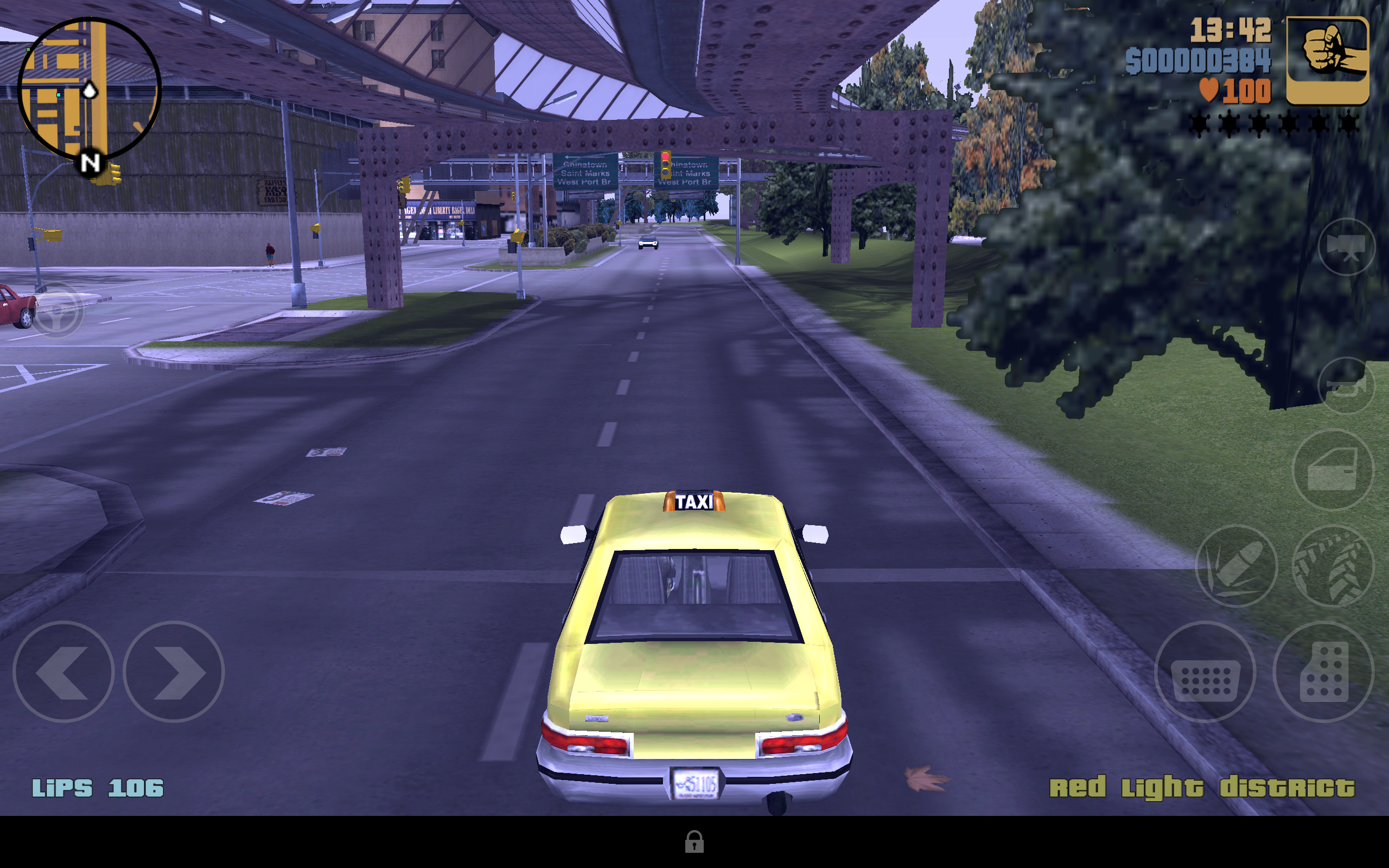Exit the taxi via car door button
Viewport: 1389px width, 868px height.
pos(1333,470)
